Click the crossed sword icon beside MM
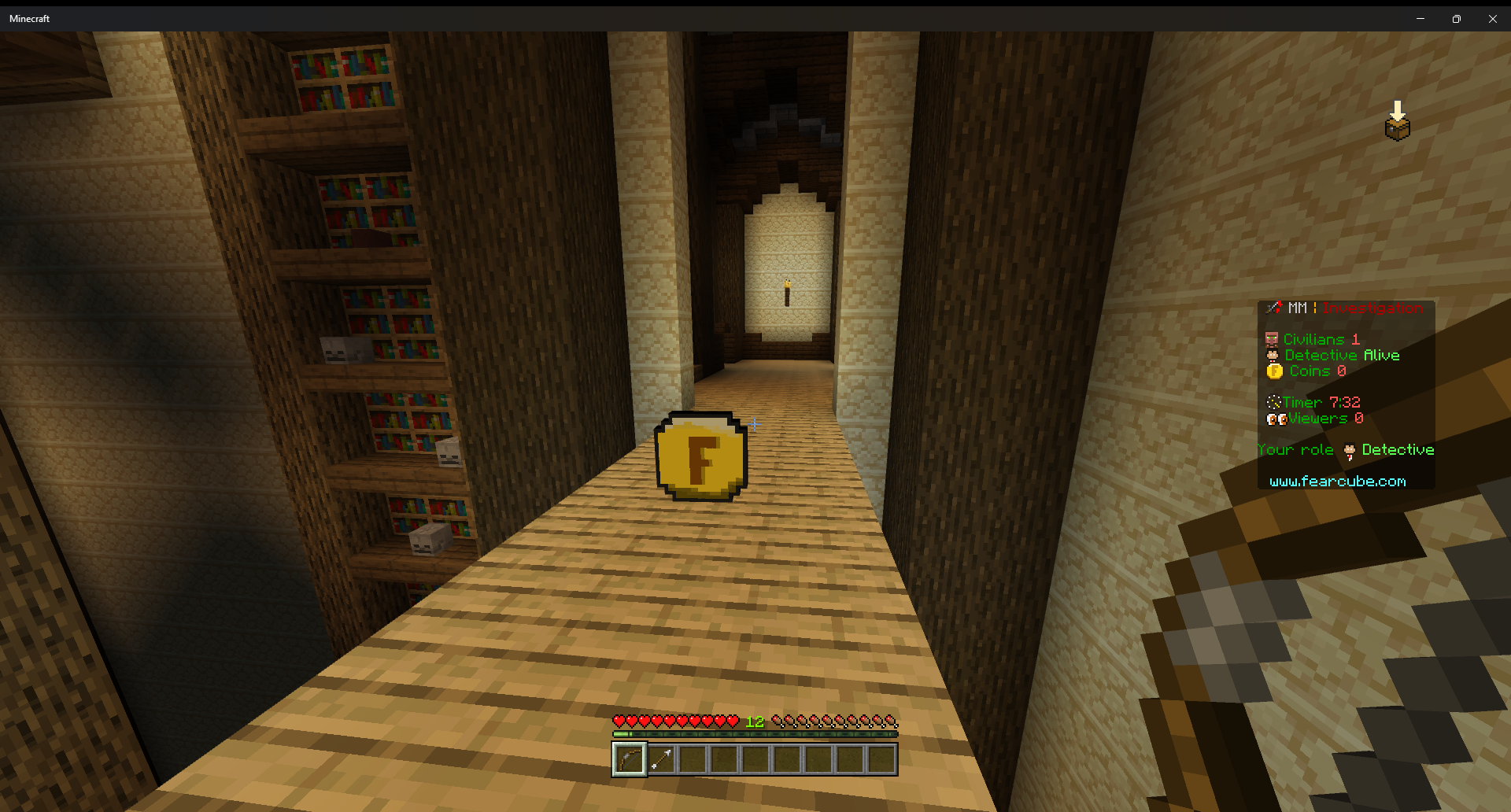Image resolution: width=1511 pixels, height=812 pixels. pyautogui.click(x=1275, y=308)
